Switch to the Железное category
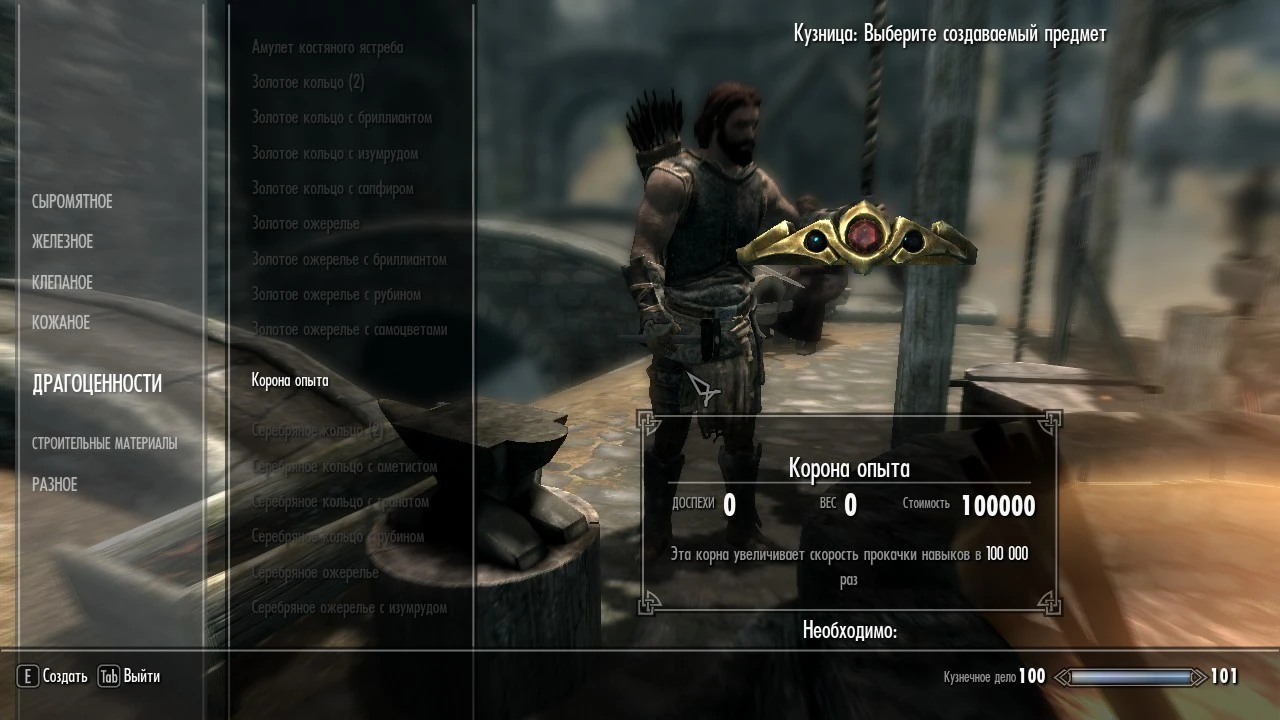1280x720 pixels. 62,241
